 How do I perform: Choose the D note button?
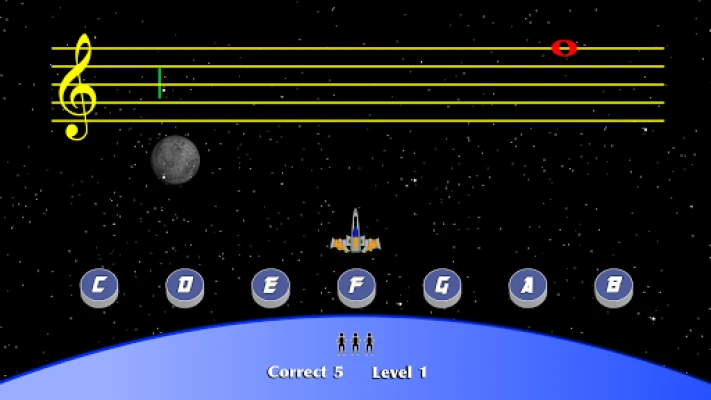tap(185, 286)
